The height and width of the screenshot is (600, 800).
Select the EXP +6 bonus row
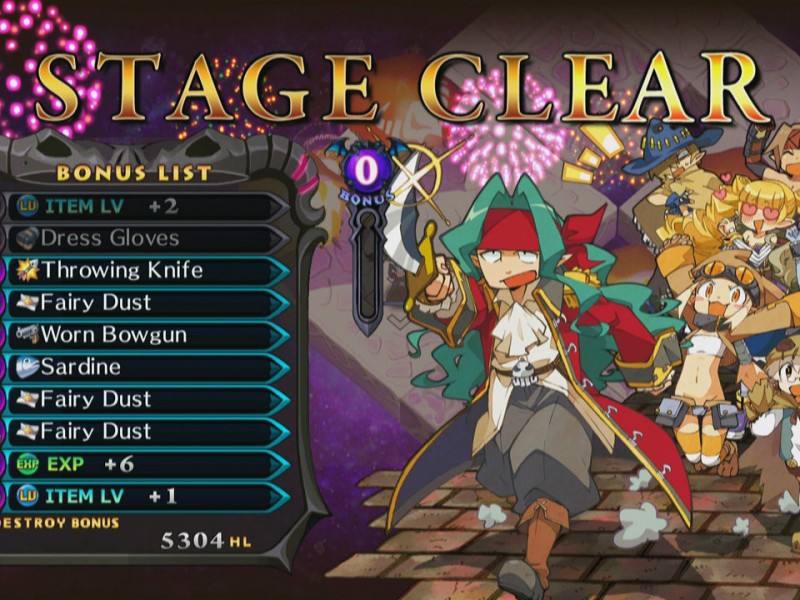click(140, 464)
